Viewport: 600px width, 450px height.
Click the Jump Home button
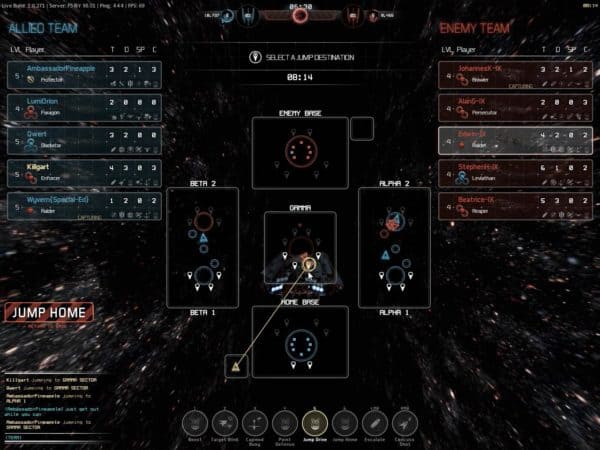pos(48,312)
